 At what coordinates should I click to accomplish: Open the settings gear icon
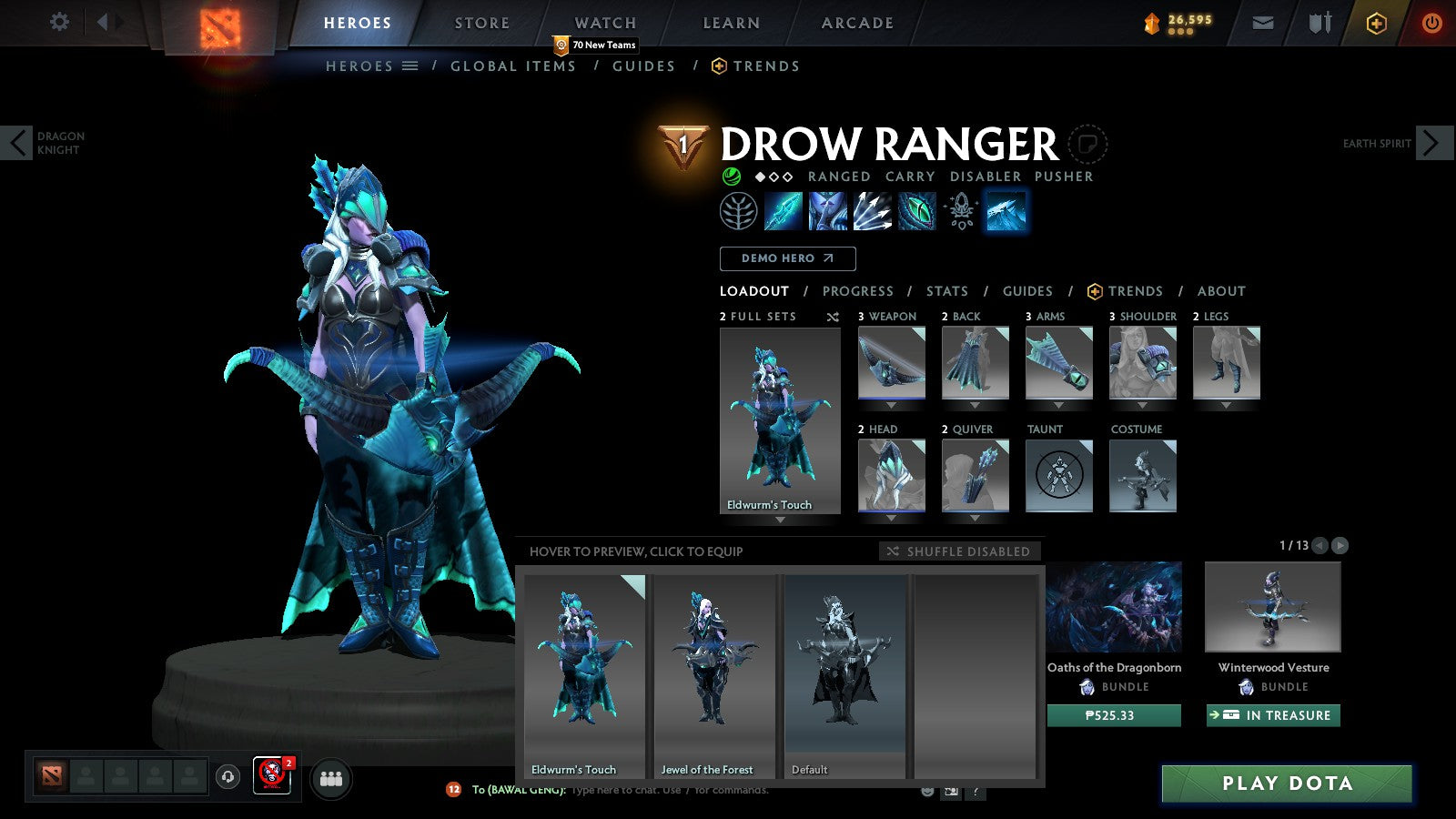(x=59, y=23)
